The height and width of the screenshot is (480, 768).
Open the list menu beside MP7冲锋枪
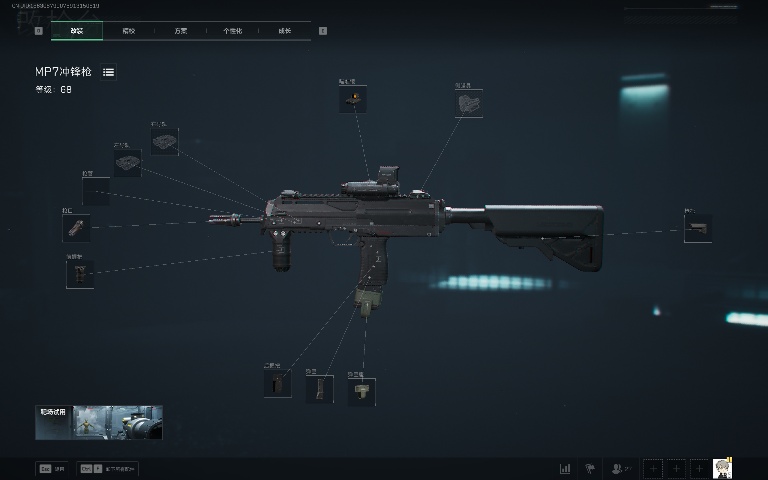point(108,72)
